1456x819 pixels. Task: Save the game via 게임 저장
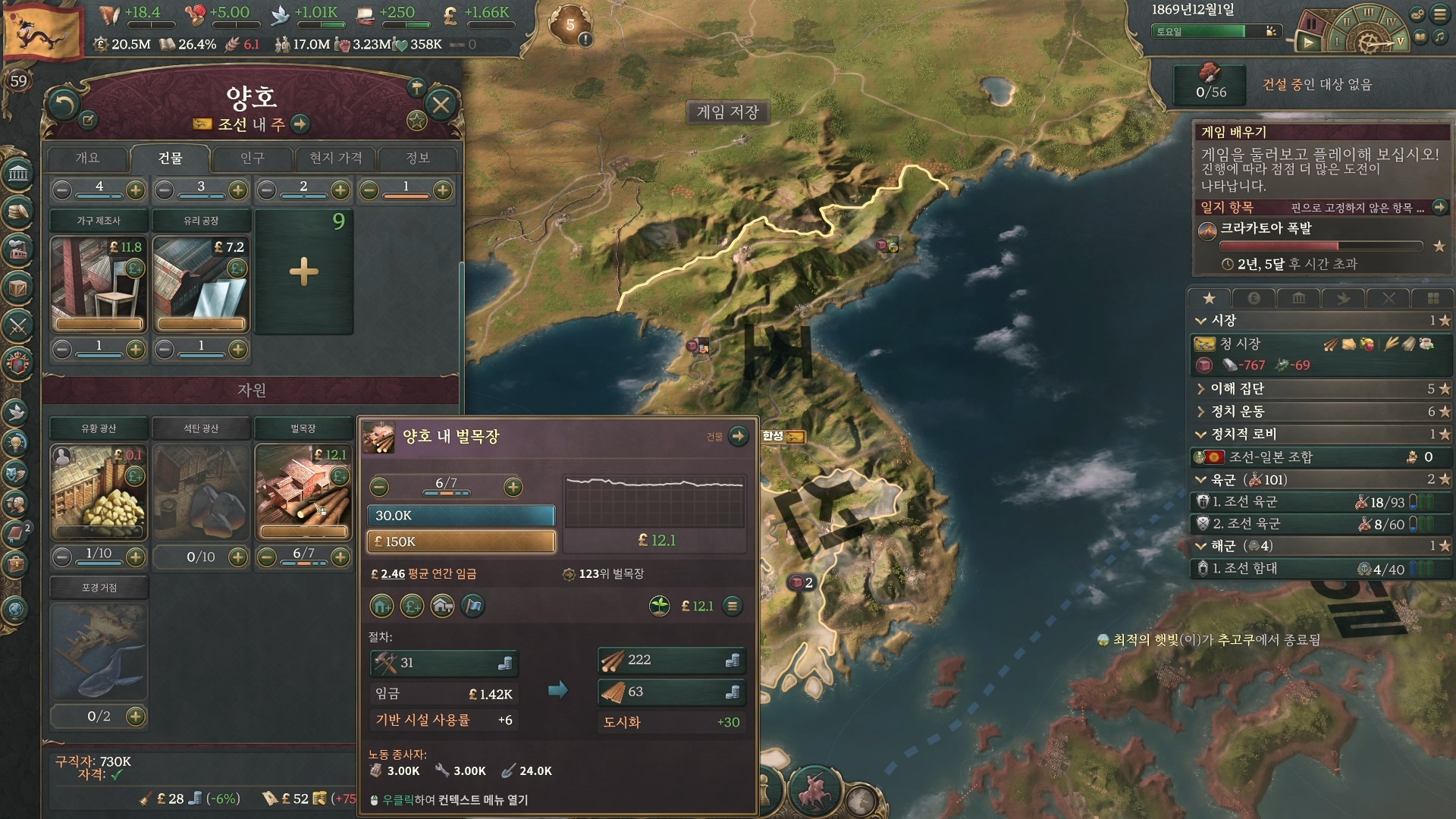pos(727,112)
